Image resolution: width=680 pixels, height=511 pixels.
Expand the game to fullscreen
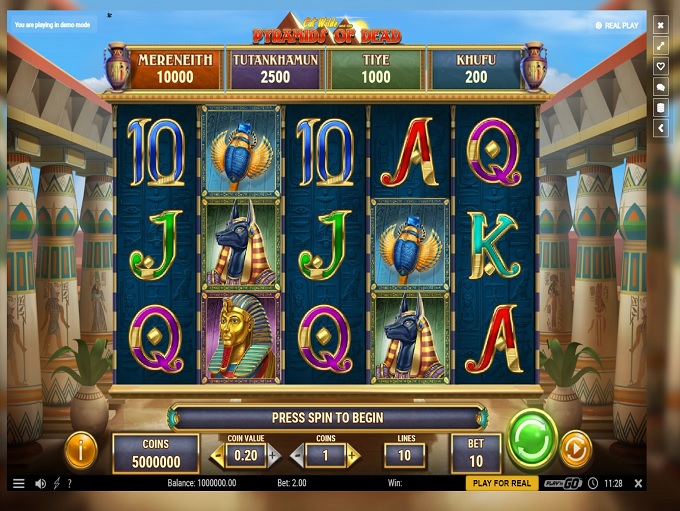click(x=660, y=45)
